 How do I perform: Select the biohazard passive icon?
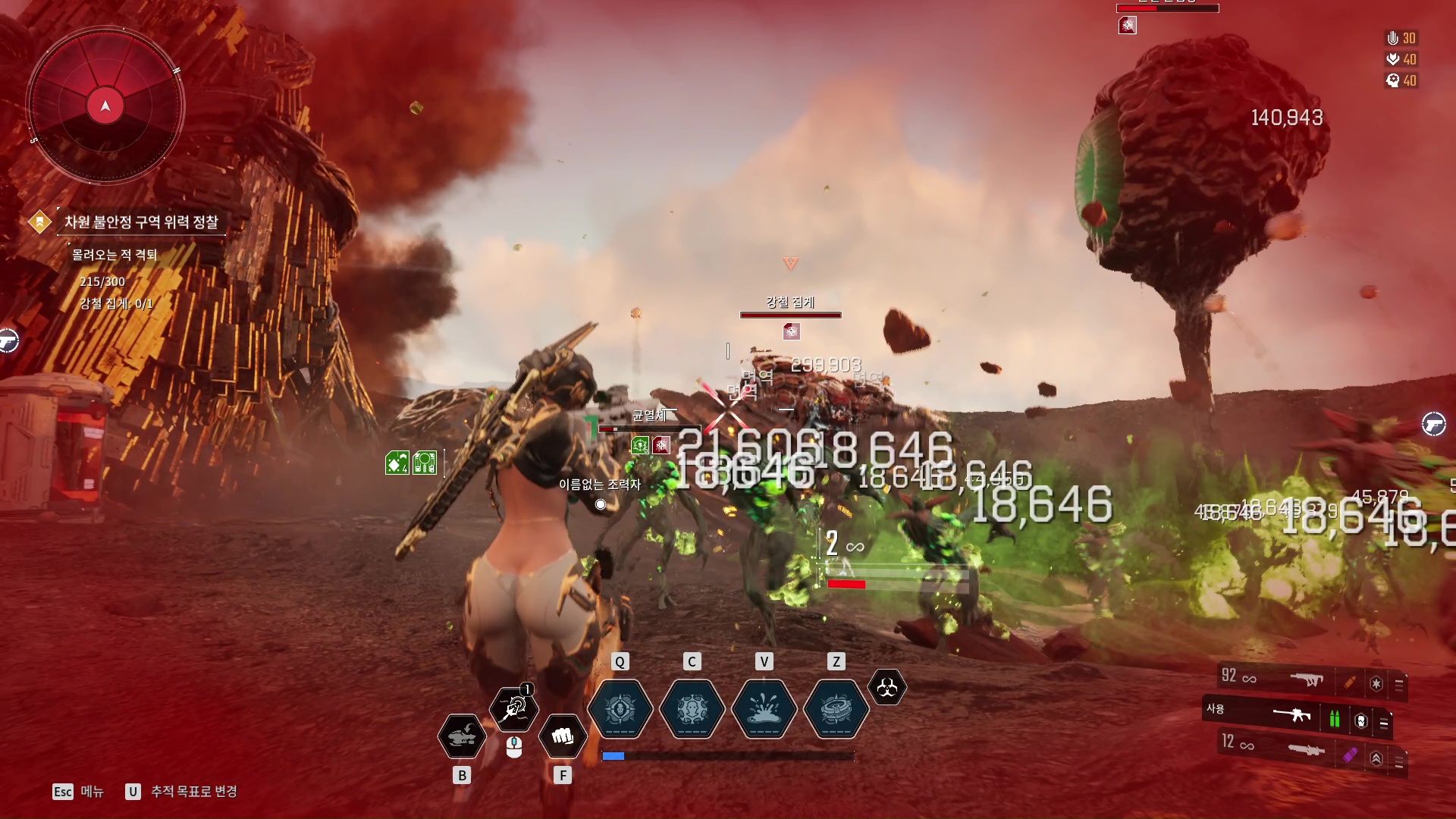pyautogui.click(x=886, y=688)
